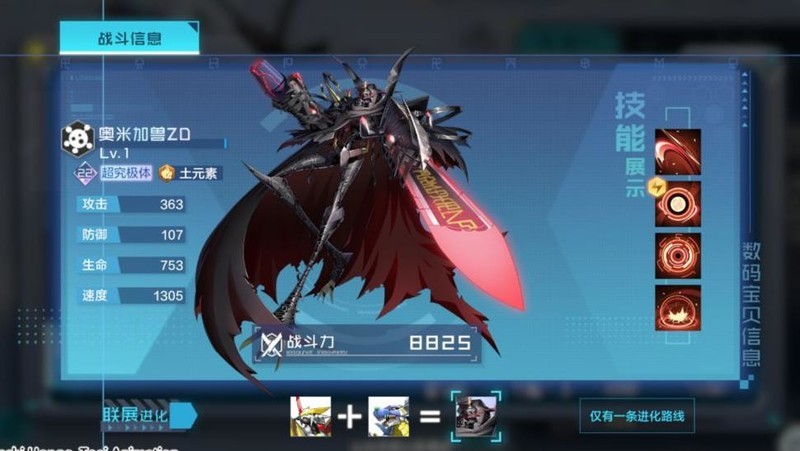Screen dimensions: 800x451
Task: Select the WarGreymon fusion material portrait
Action: click(x=309, y=415)
